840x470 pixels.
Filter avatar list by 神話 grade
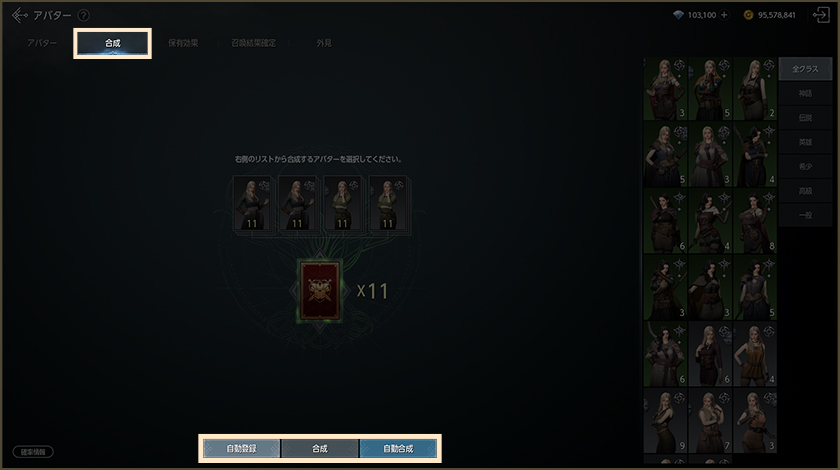(805, 93)
